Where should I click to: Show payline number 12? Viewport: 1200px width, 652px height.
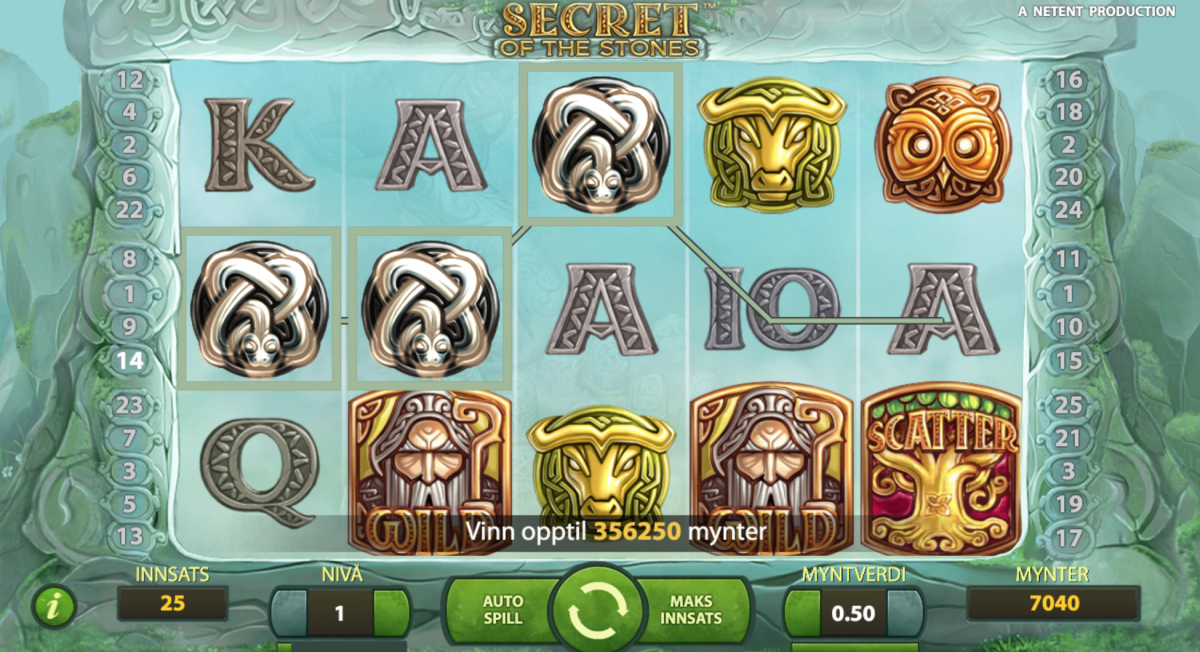click(130, 80)
